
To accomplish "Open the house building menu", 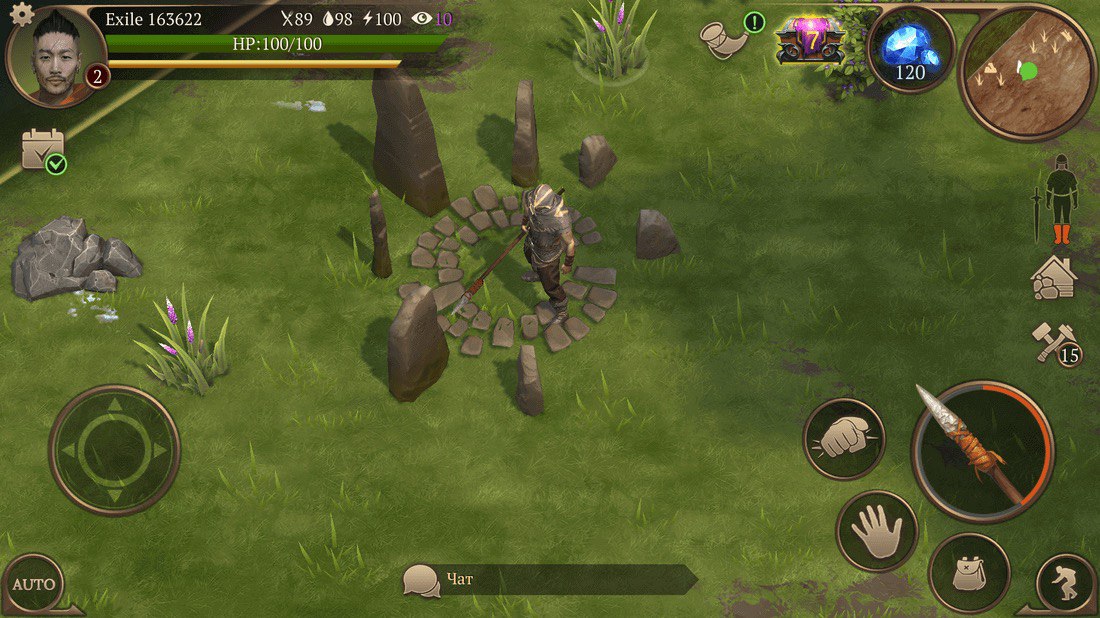I will [1054, 278].
